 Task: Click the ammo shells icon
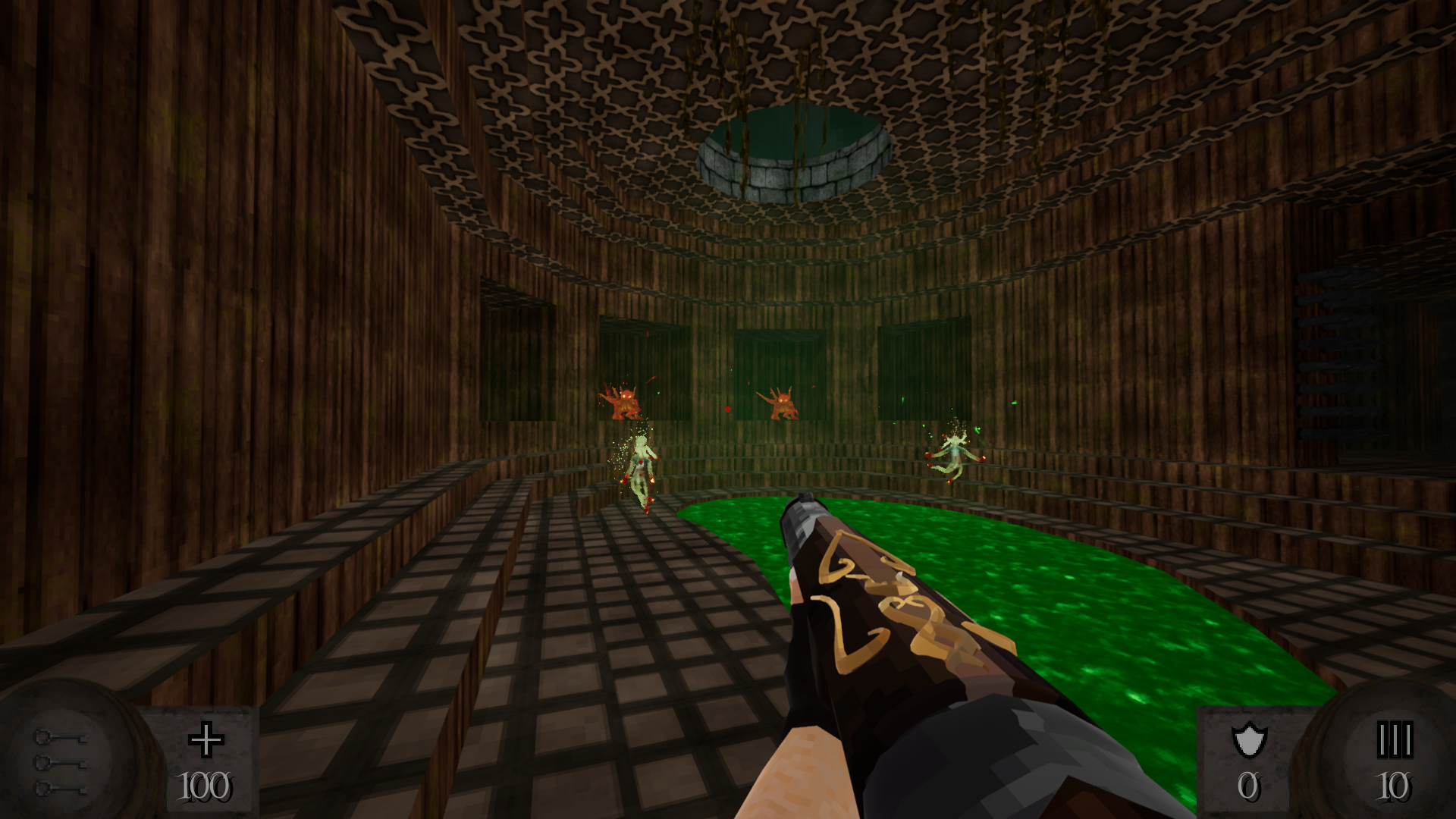1394,739
